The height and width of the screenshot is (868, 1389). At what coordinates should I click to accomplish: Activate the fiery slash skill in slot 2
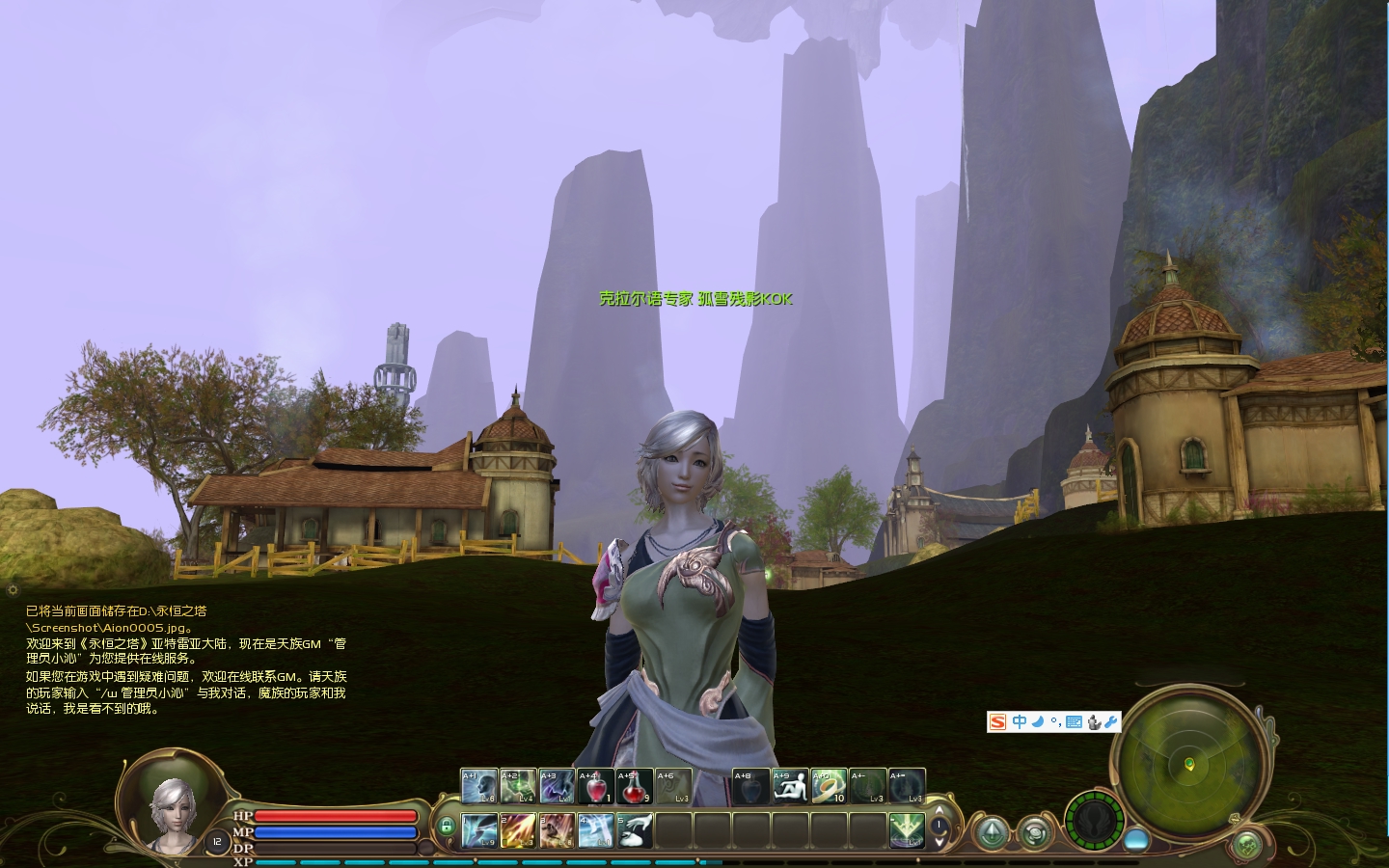[518, 830]
